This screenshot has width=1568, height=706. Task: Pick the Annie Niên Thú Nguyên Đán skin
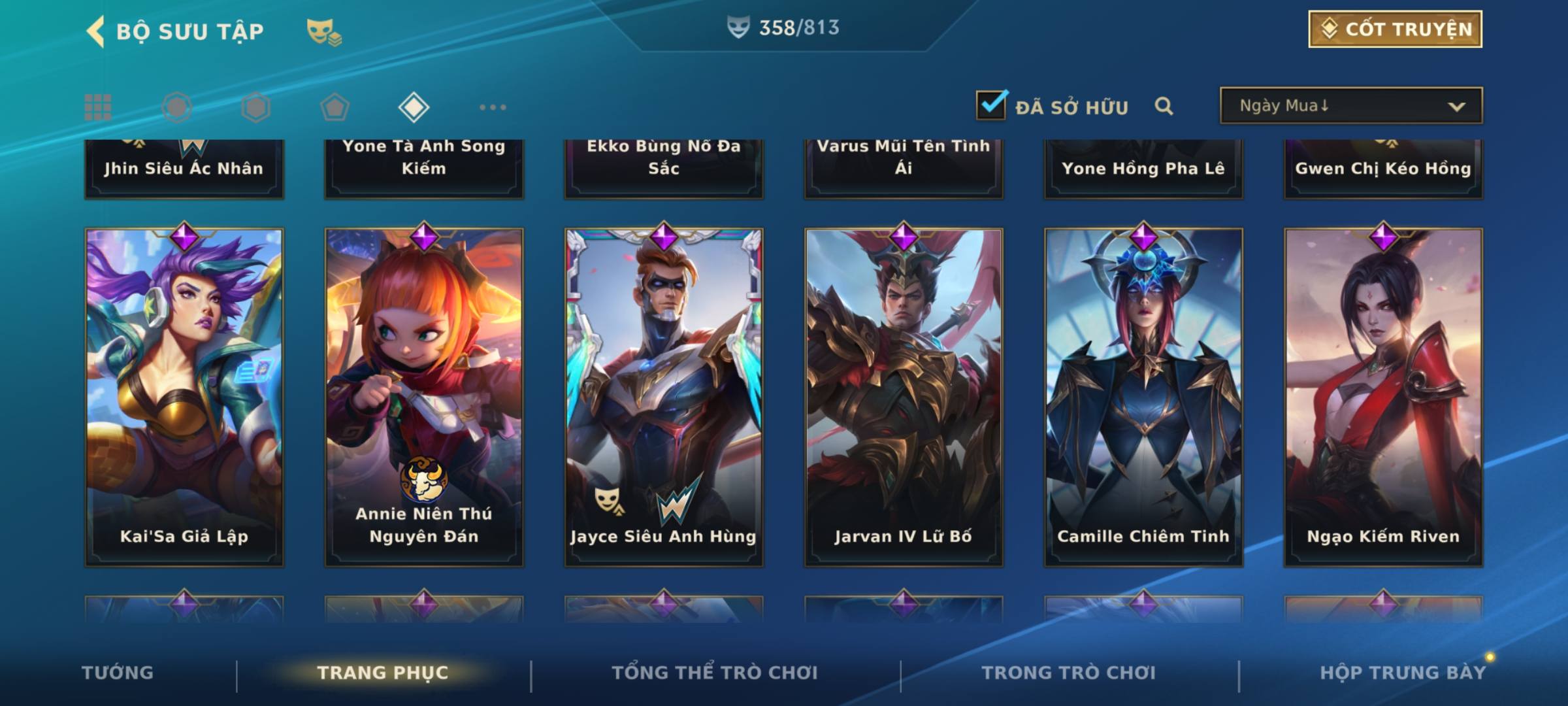(424, 396)
